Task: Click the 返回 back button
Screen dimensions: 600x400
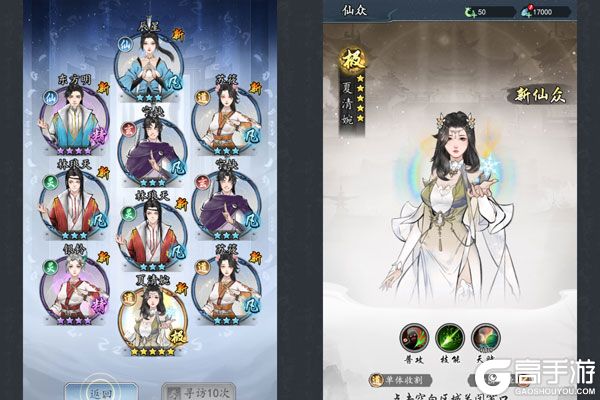Action: coord(87,391)
